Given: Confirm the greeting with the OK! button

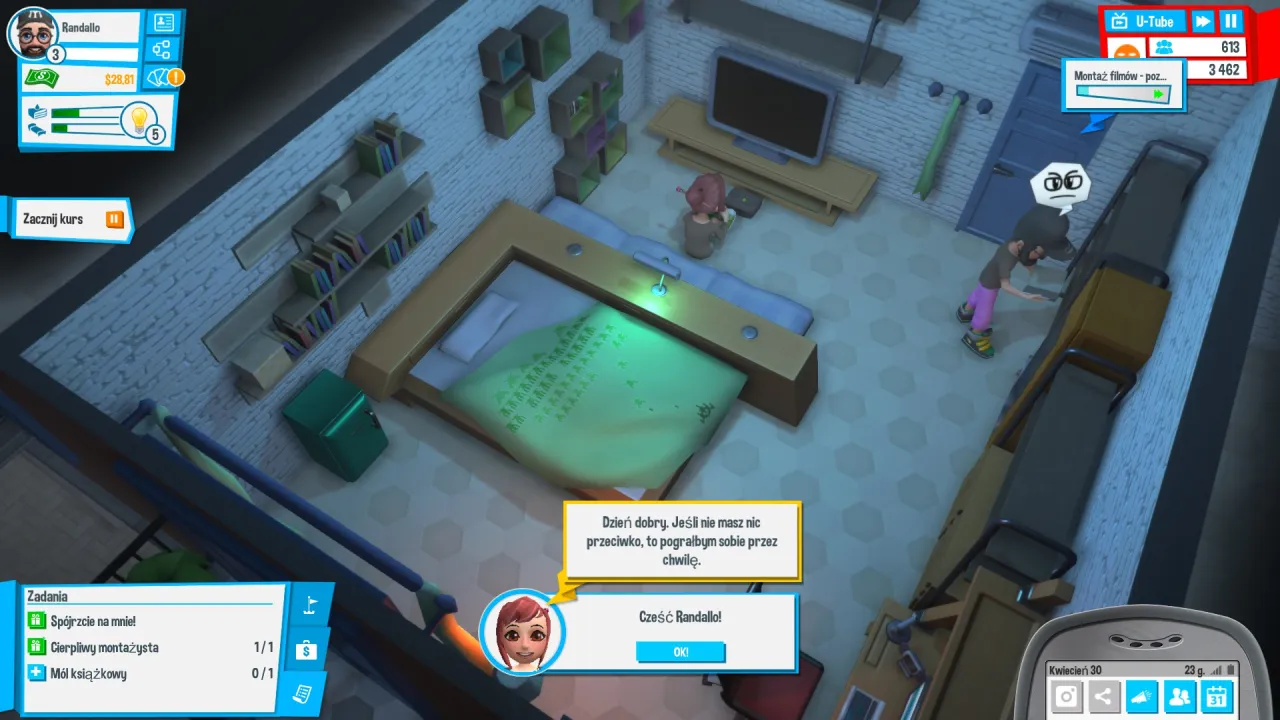Looking at the screenshot, I should [x=680, y=652].
